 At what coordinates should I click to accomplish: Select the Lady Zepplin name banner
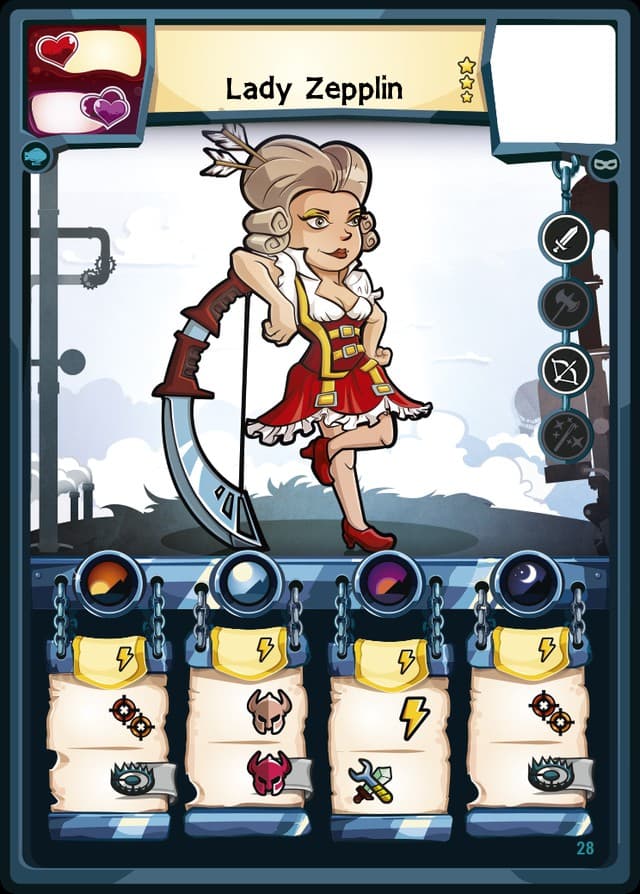point(313,88)
